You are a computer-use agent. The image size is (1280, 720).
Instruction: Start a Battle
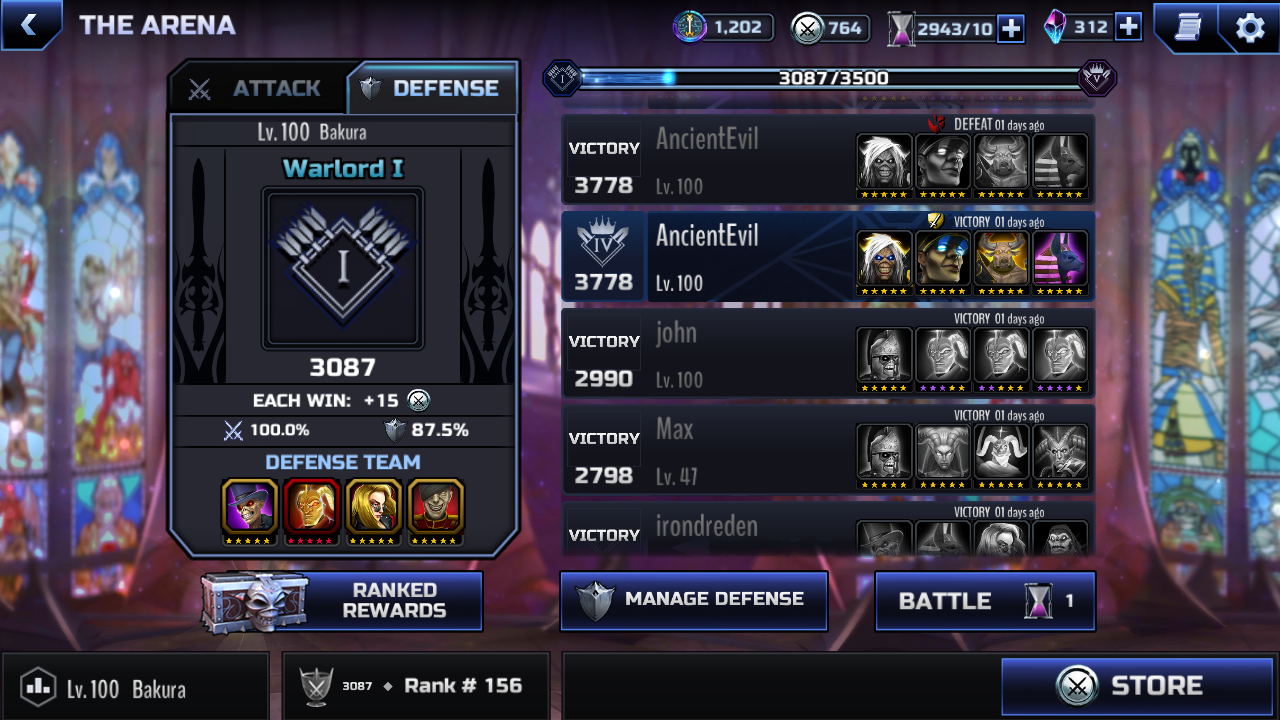coord(985,601)
